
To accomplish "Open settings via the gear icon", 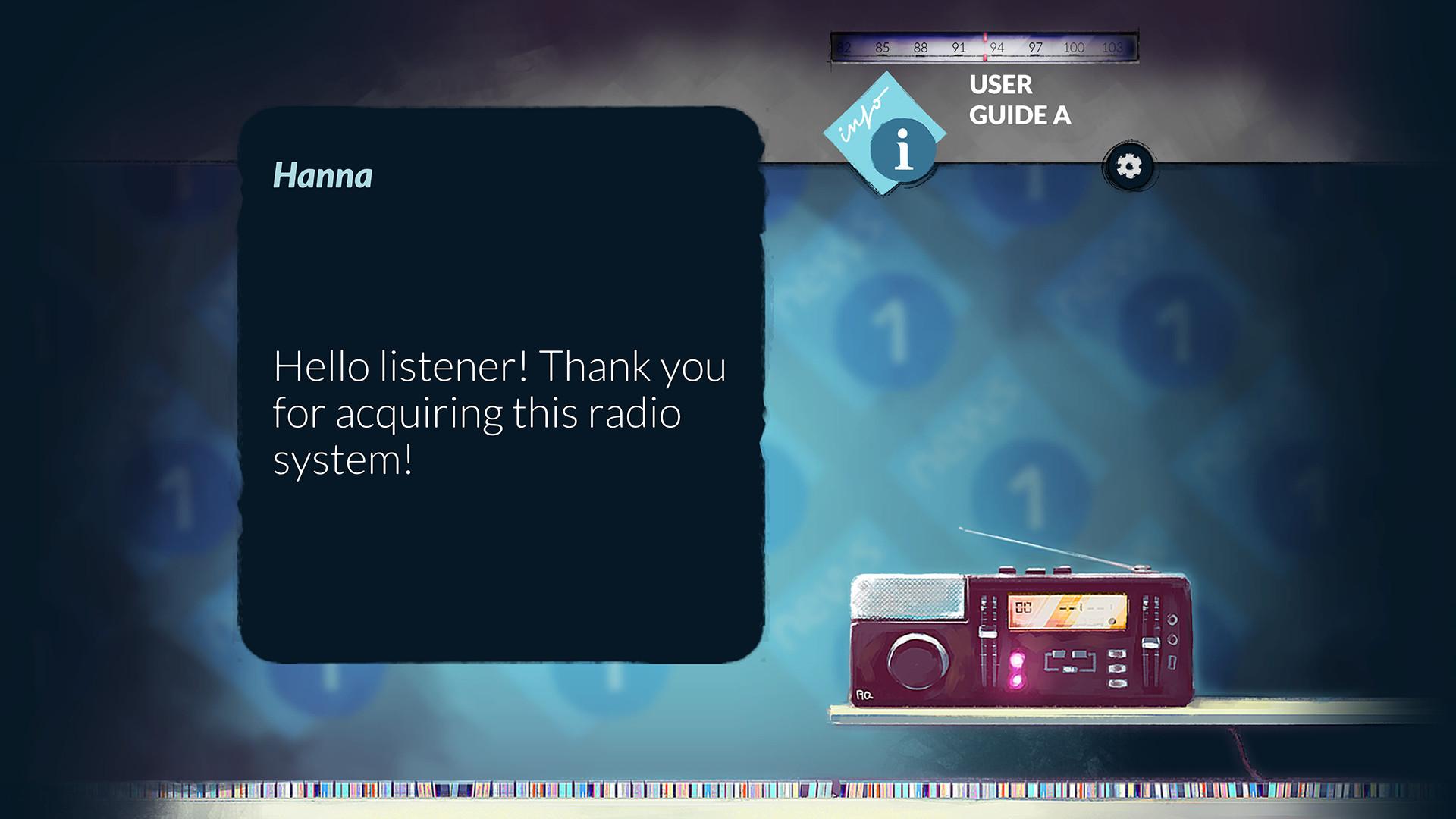I will (1129, 168).
